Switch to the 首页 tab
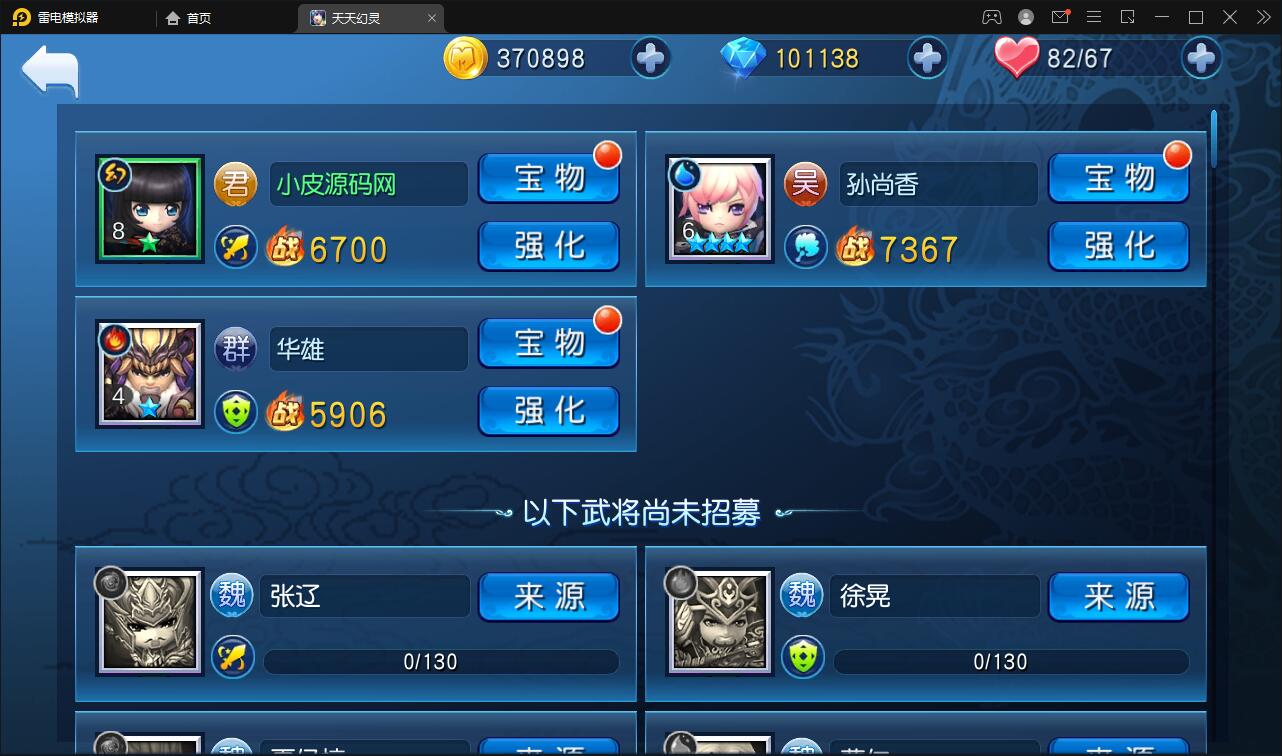 click(189, 17)
